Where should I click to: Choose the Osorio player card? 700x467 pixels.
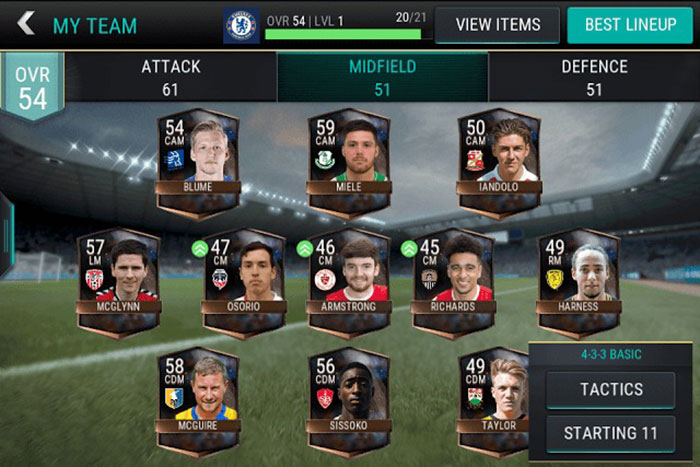tap(244, 281)
